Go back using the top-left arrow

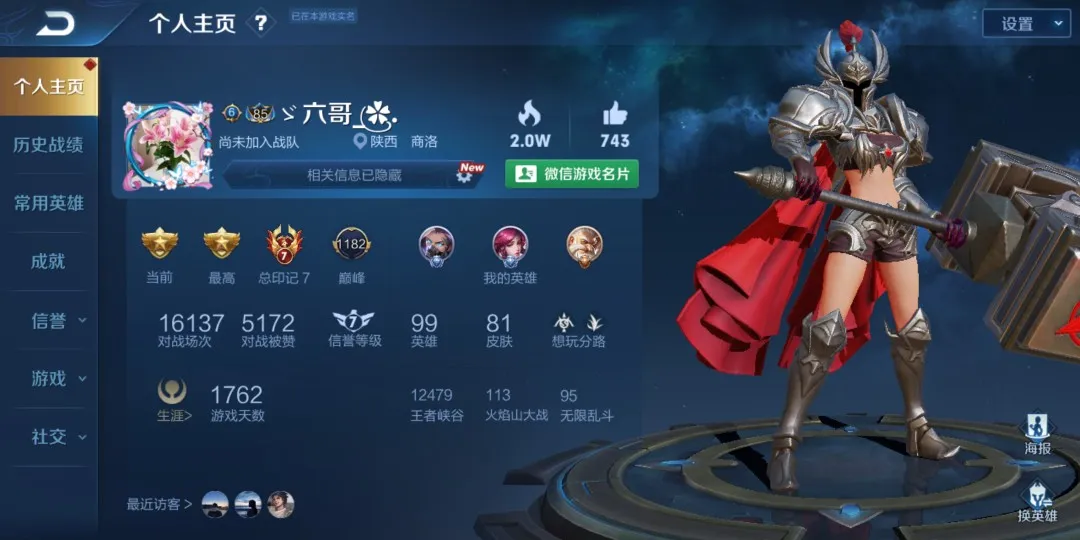point(56,23)
